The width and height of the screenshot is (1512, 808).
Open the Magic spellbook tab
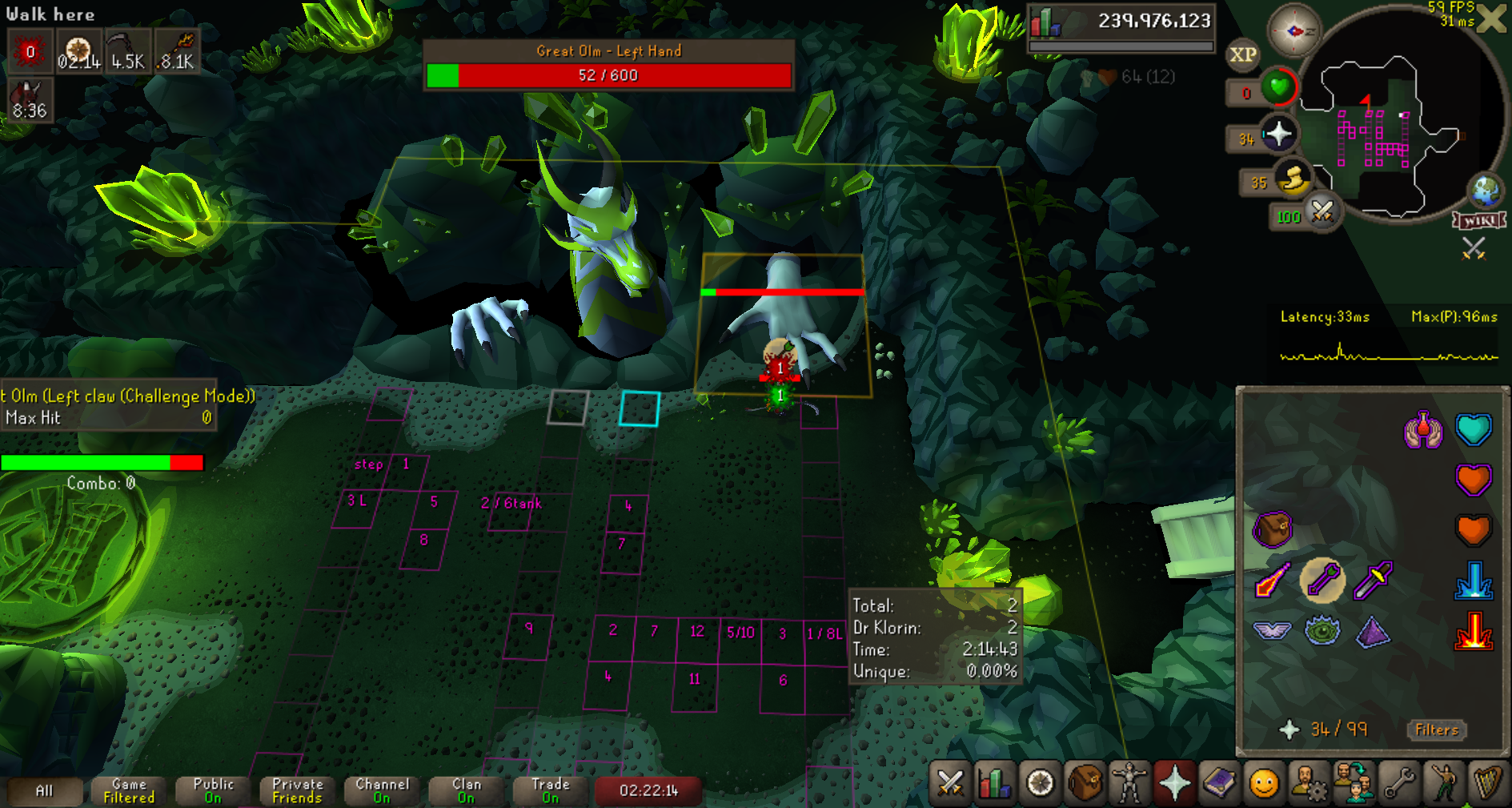pyautogui.click(x=1219, y=782)
